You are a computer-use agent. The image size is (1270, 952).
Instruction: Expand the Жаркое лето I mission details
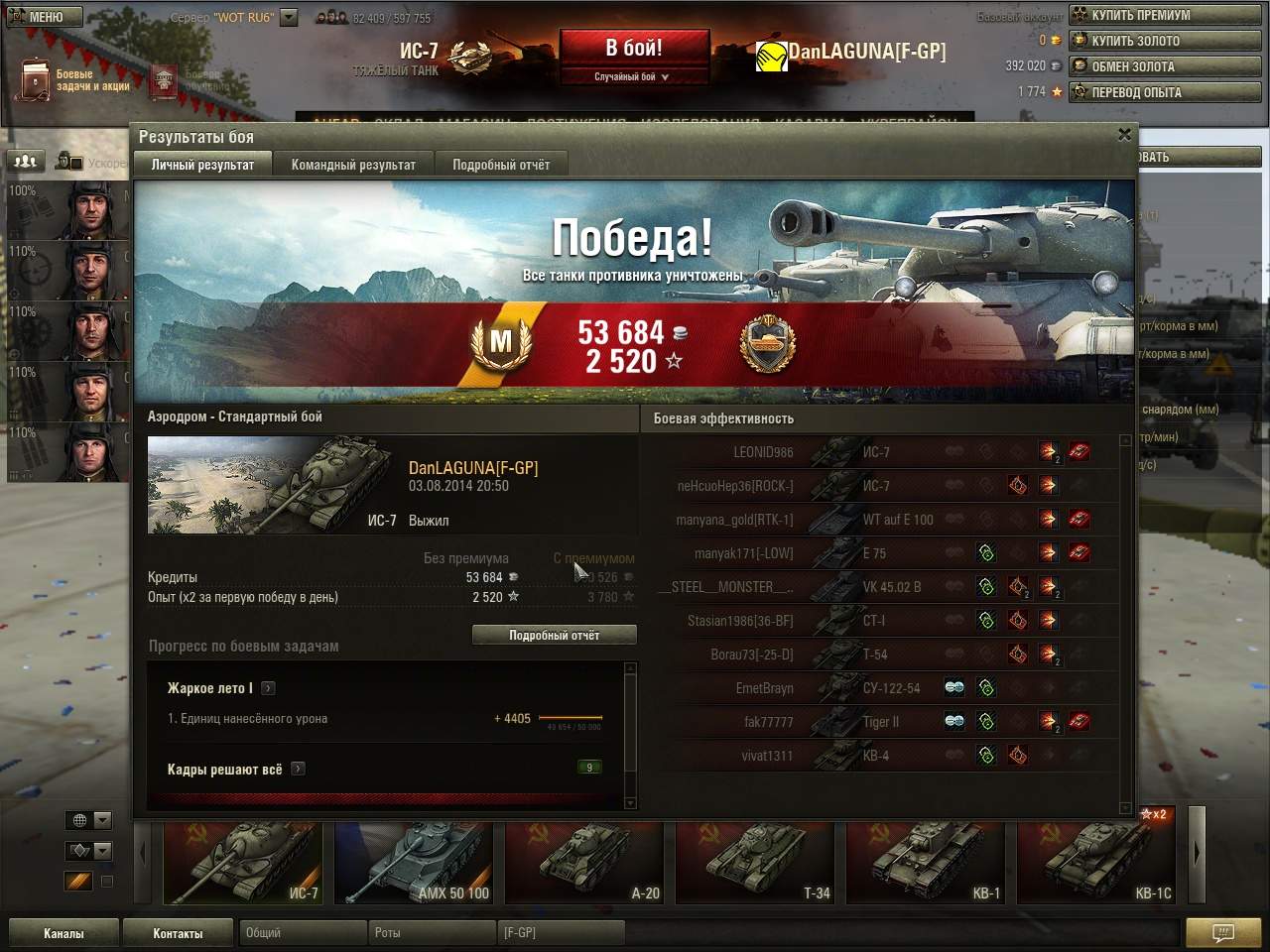pos(268,688)
